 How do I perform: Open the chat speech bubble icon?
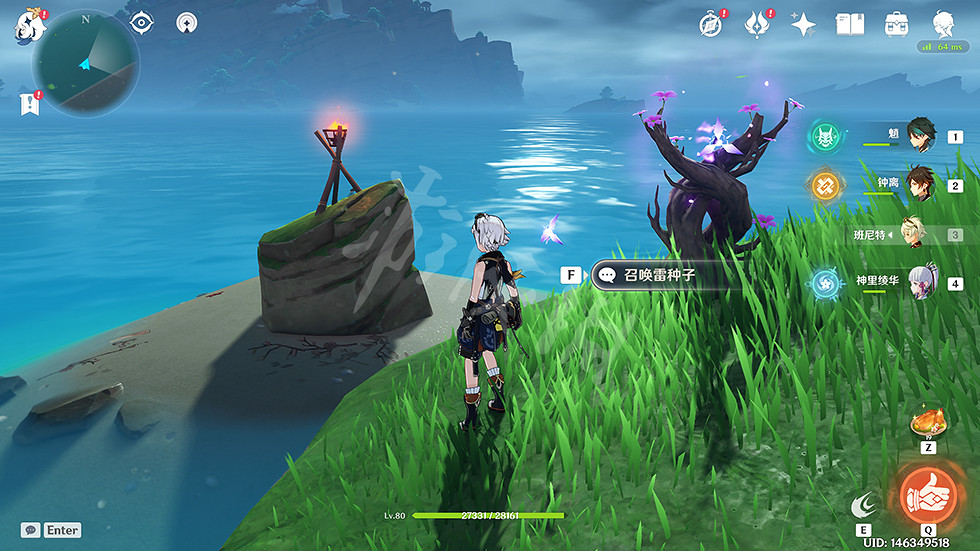(31, 530)
